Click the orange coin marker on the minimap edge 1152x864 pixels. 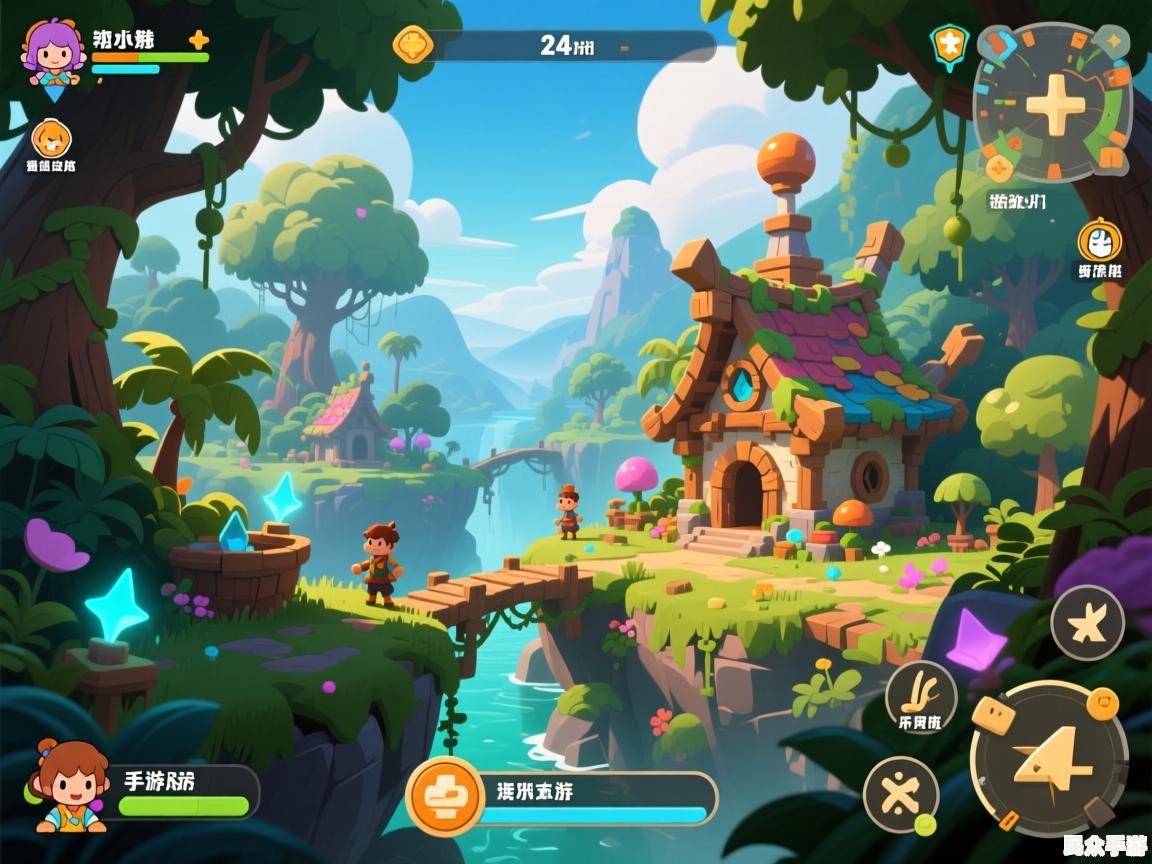pos(997,167)
